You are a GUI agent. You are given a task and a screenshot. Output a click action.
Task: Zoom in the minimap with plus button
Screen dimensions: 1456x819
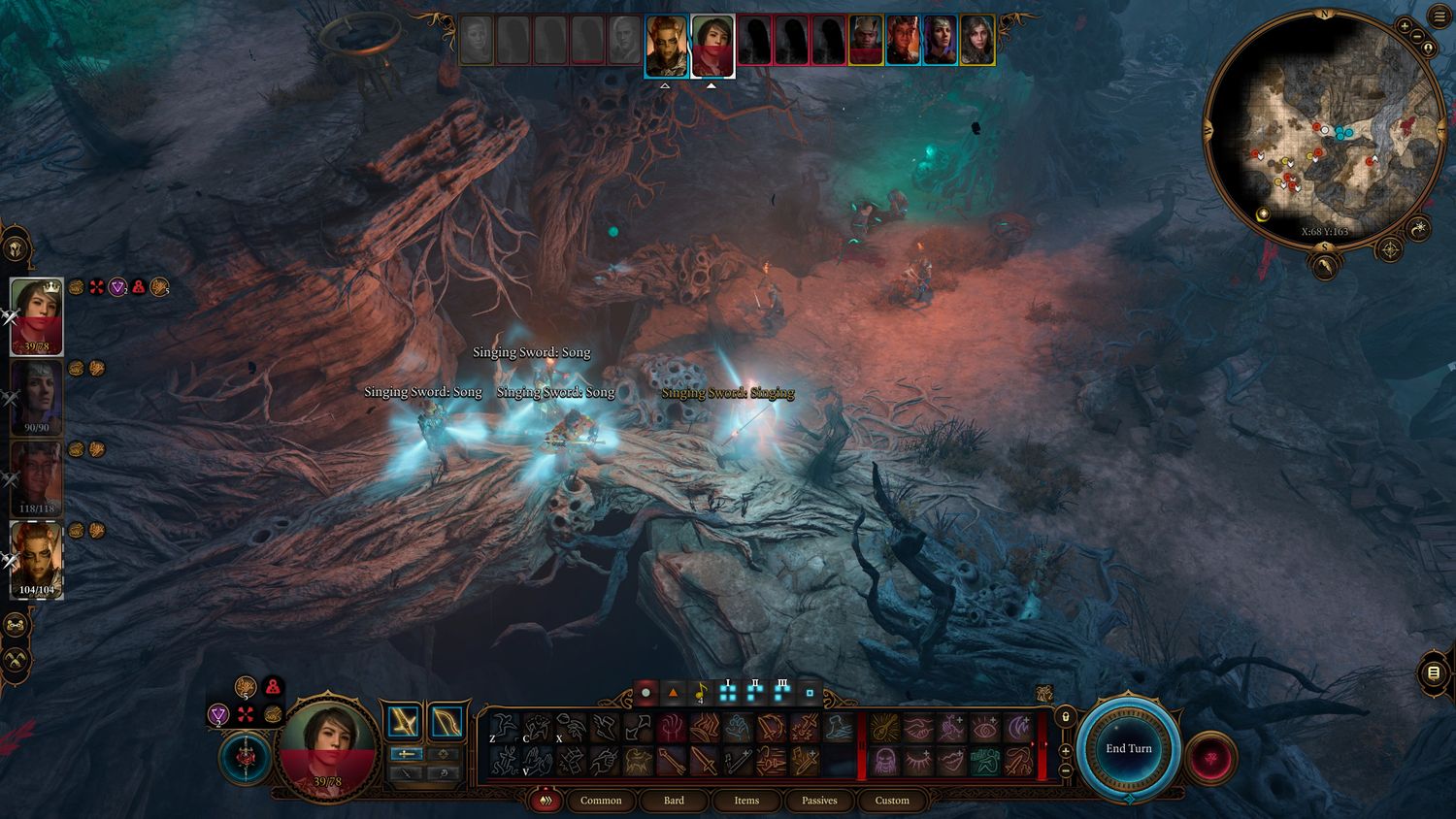pyautogui.click(x=1405, y=25)
